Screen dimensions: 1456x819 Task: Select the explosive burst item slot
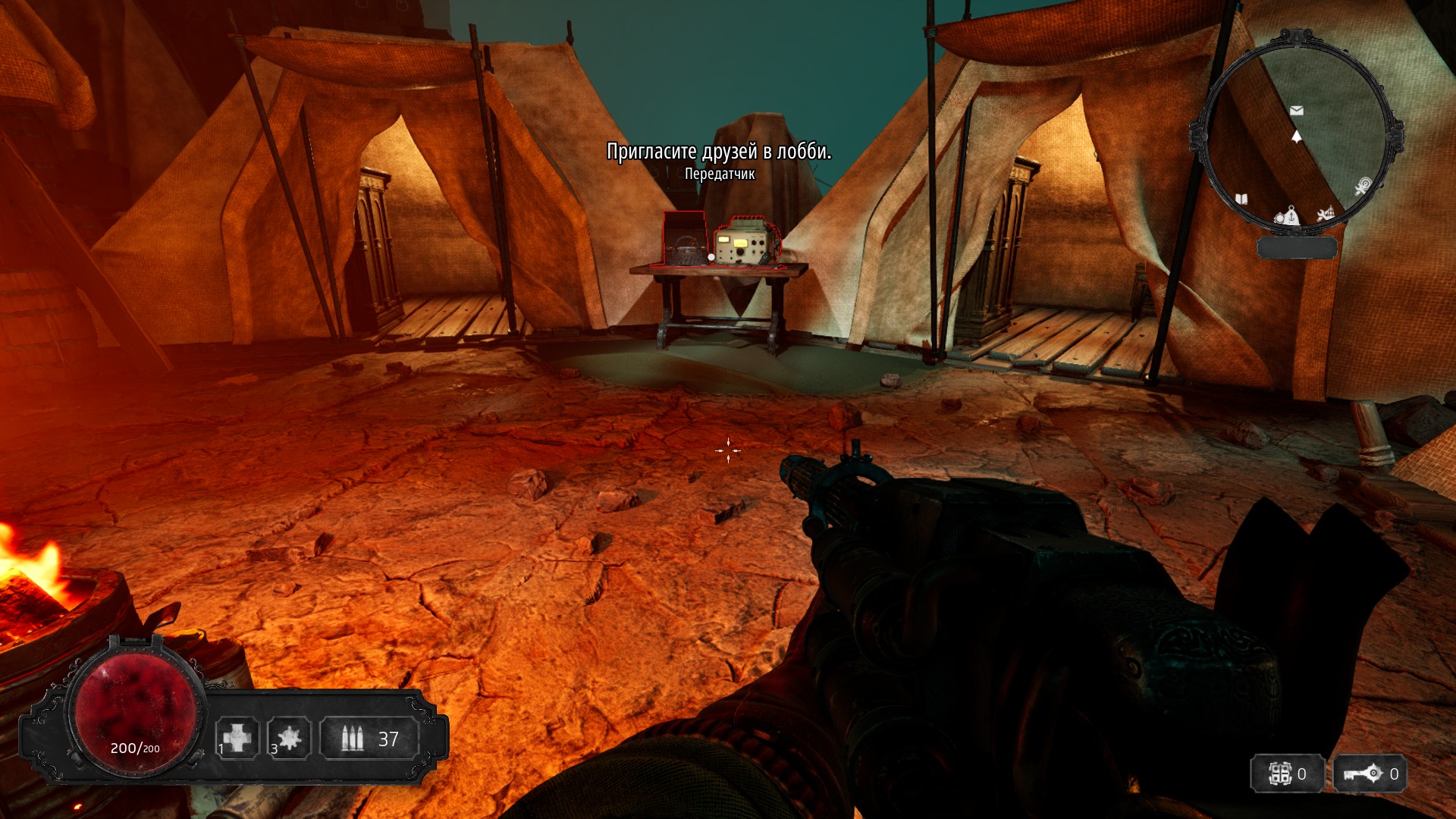289,738
